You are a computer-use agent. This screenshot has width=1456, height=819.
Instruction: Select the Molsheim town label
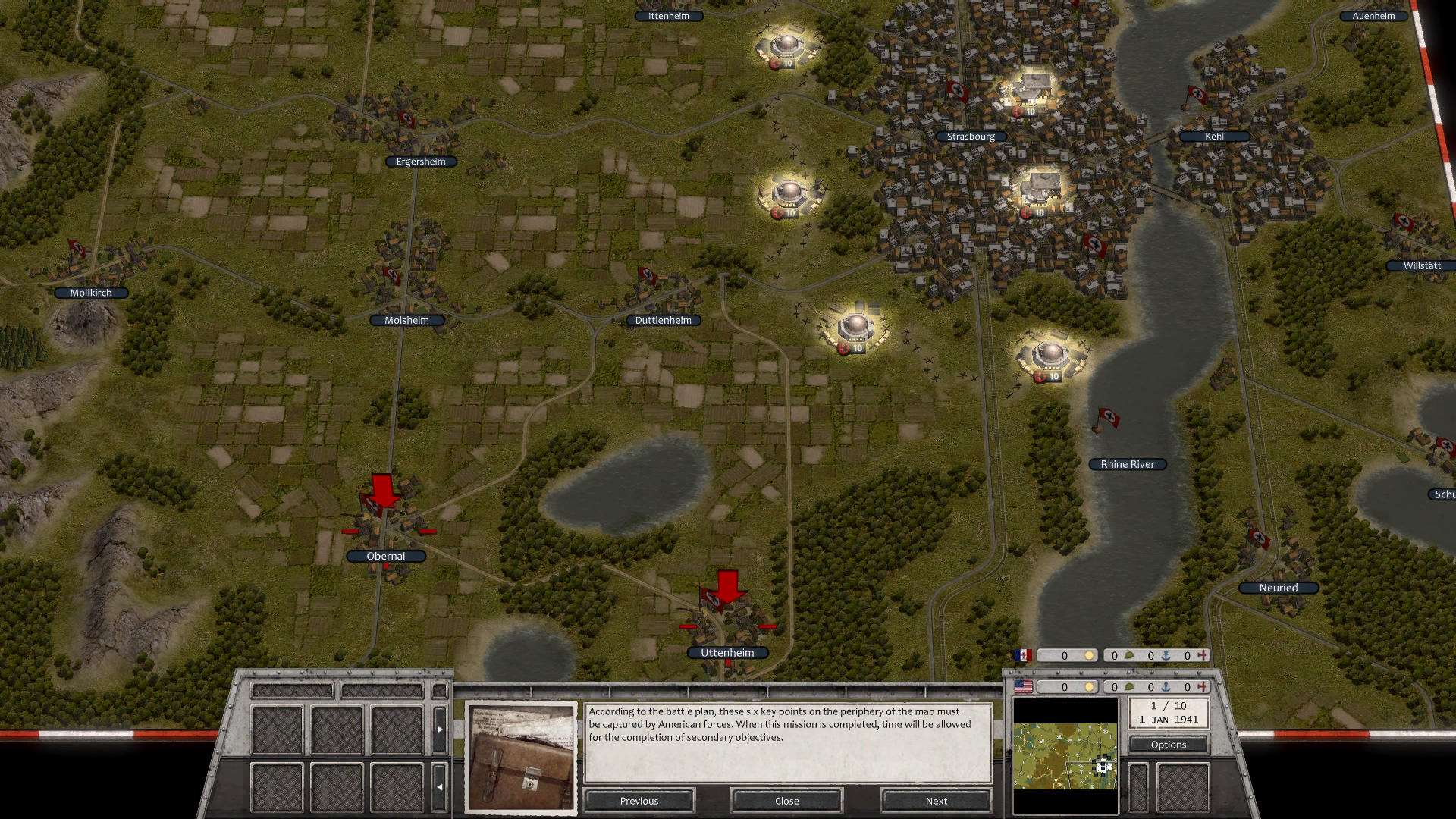click(x=406, y=320)
